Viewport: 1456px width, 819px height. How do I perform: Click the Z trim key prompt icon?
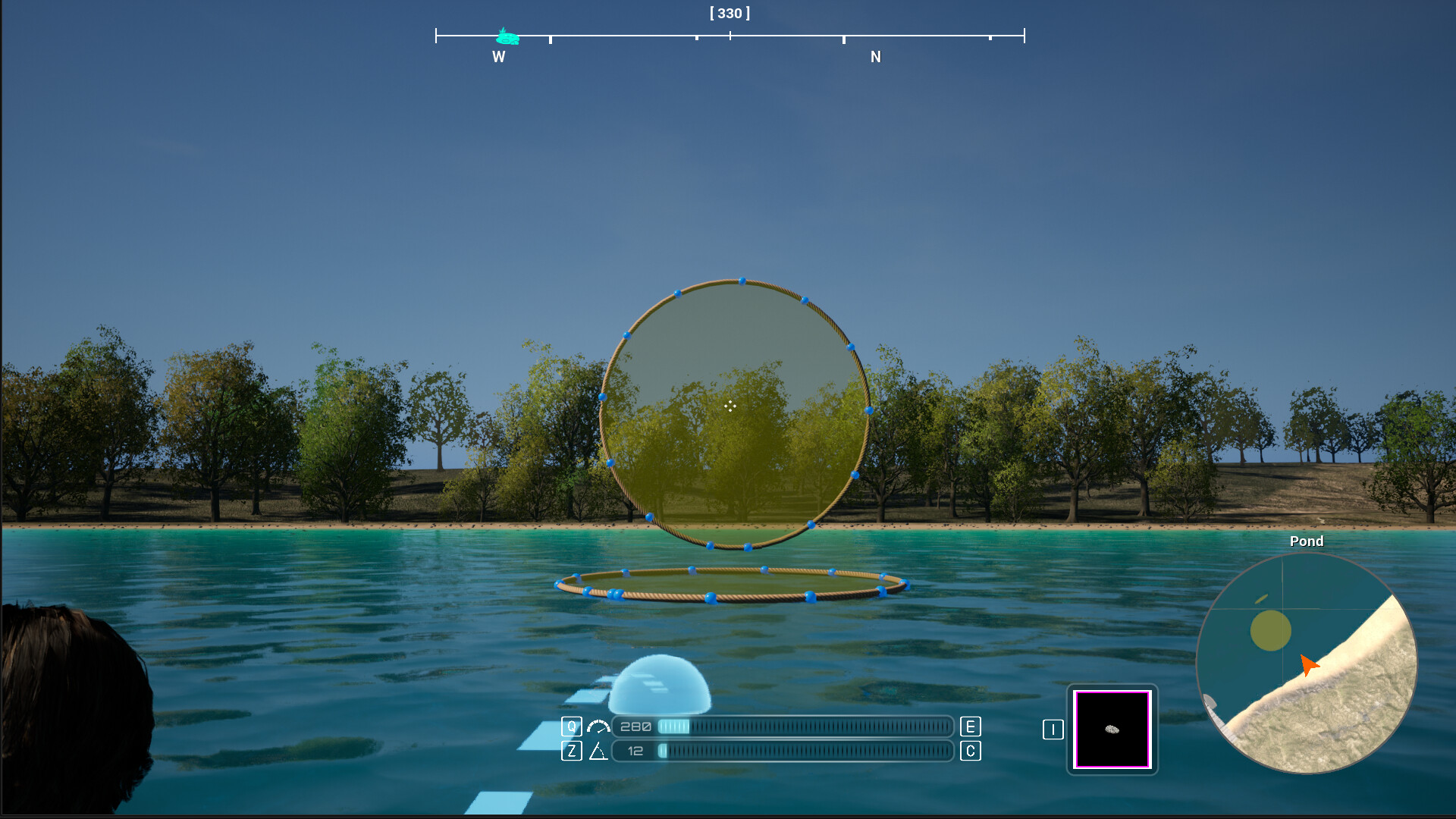571,752
